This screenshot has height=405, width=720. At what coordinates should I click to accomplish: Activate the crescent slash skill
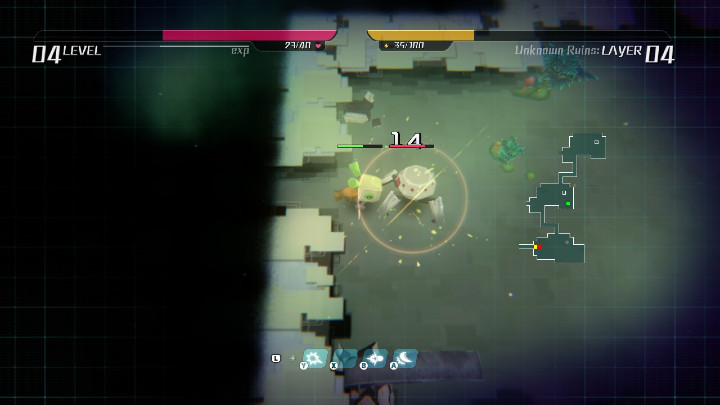point(405,358)
